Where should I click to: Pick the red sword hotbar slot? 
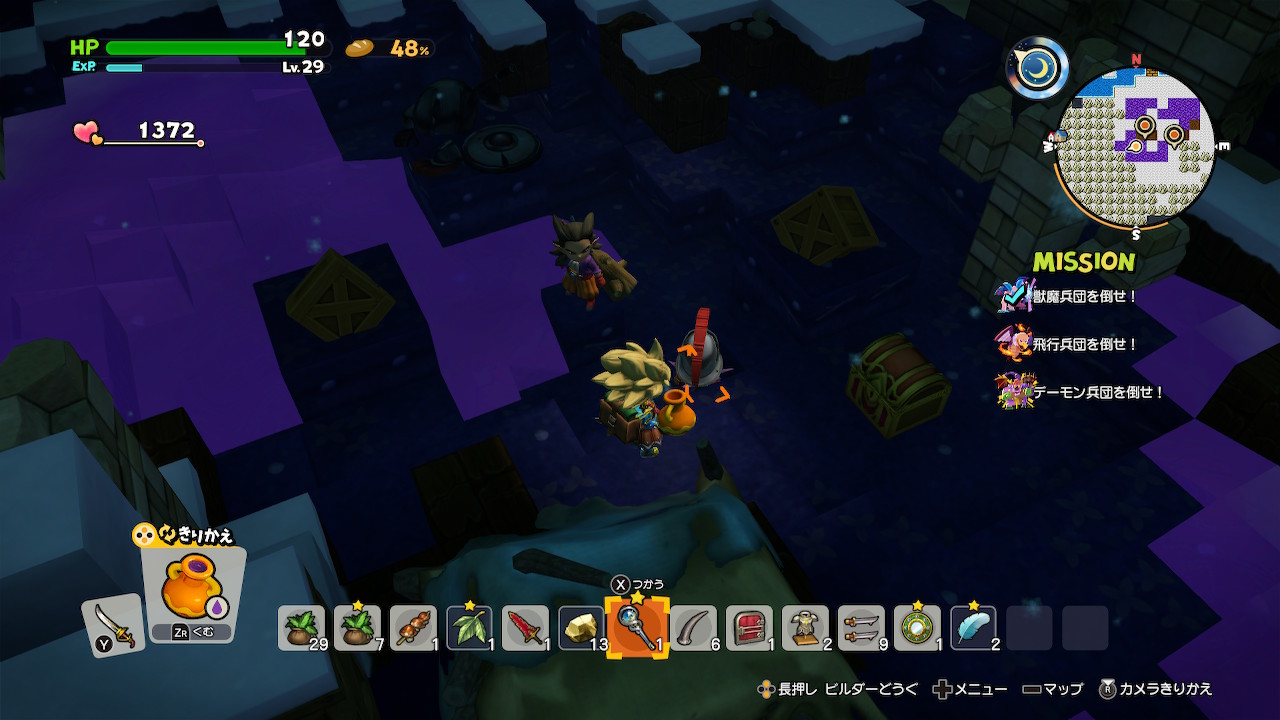[x=525, y=628]
